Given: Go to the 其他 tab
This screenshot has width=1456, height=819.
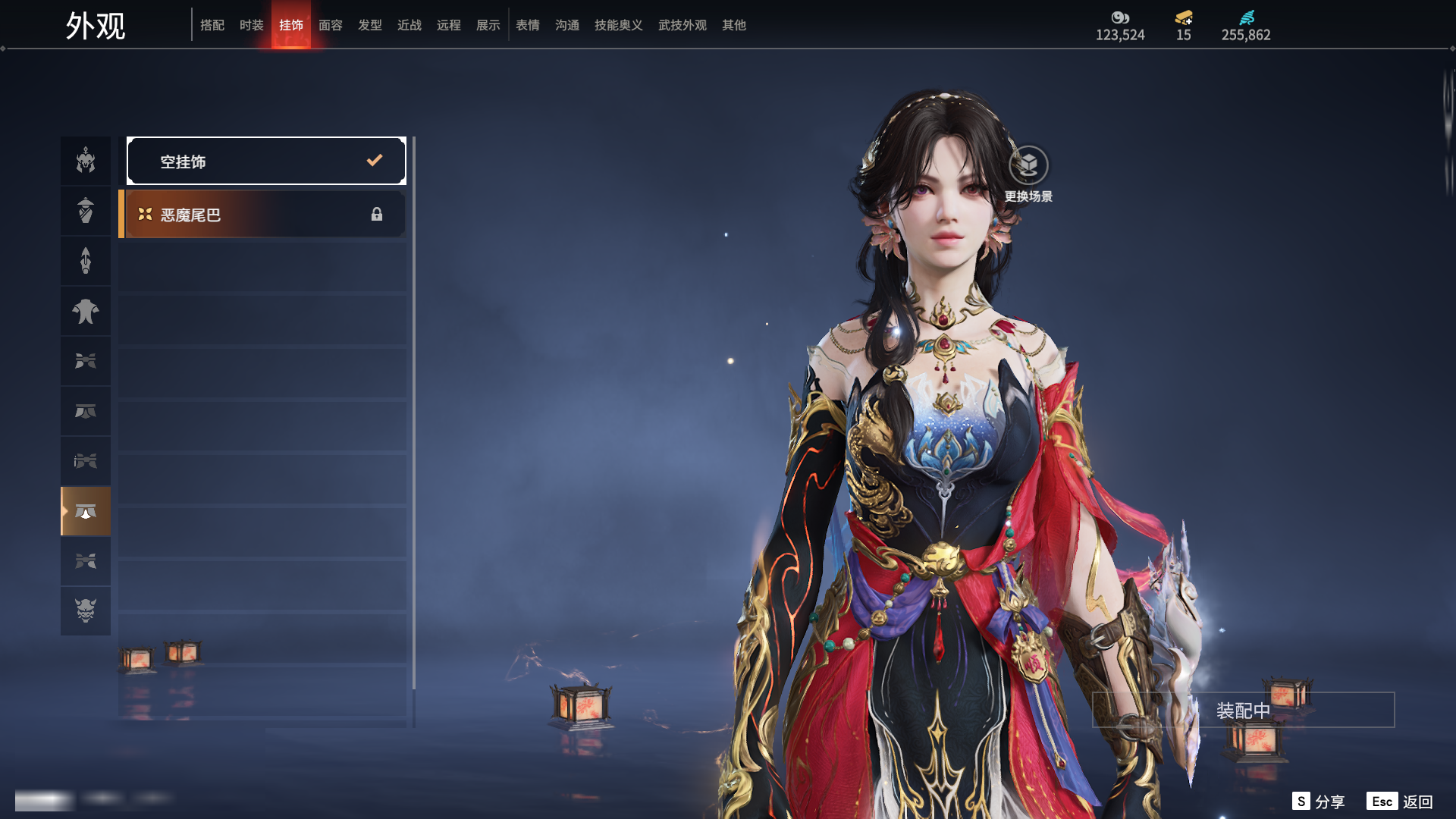Looking at the screenshot, I should [734, 25].
